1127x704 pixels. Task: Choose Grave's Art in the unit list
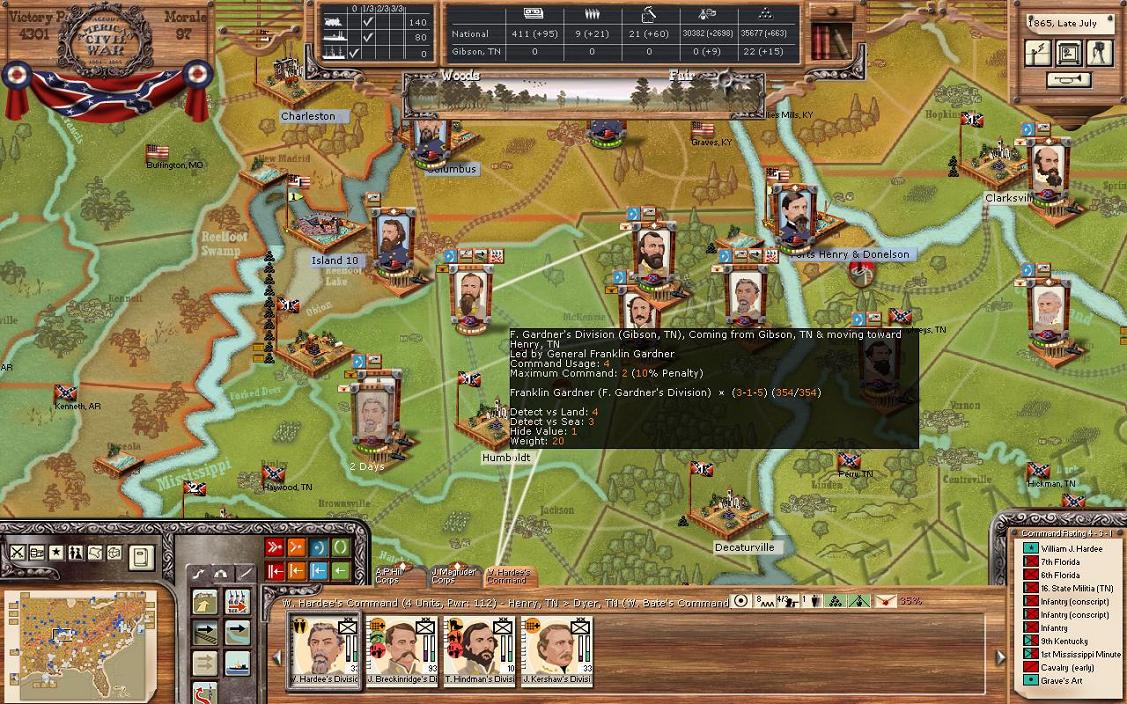1060,680
